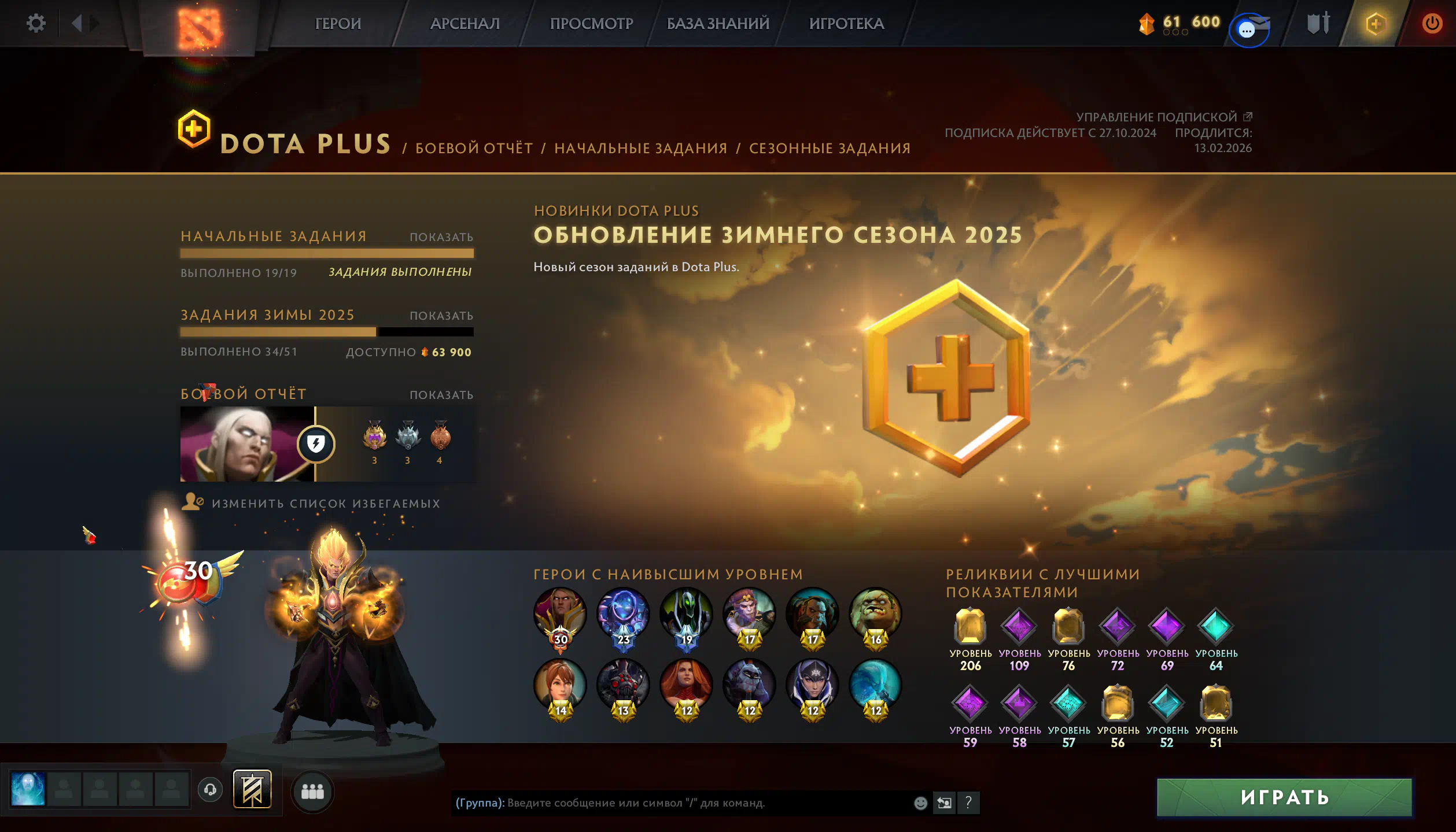Start matchmaking with the Играть button
The height and width of the screenshot is (832, 1456).
click(x=1284, y=797)
